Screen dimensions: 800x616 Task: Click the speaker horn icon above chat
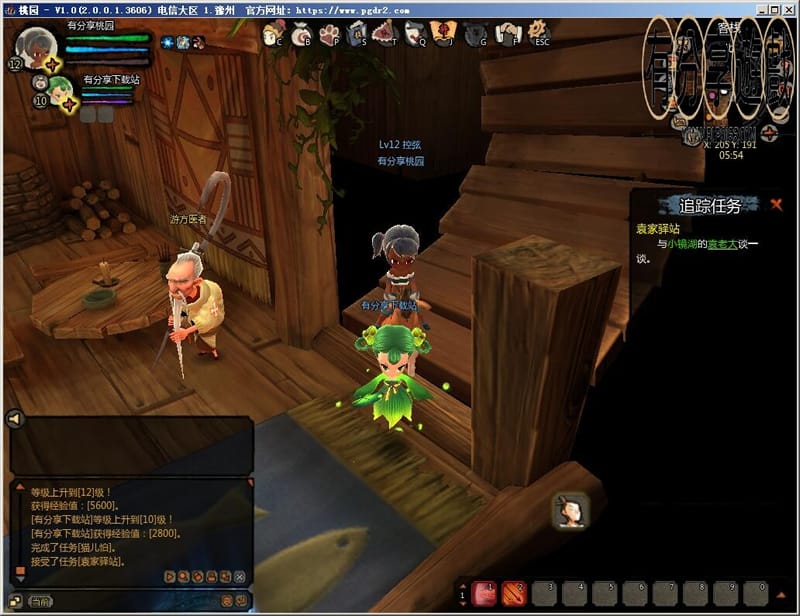14,419
